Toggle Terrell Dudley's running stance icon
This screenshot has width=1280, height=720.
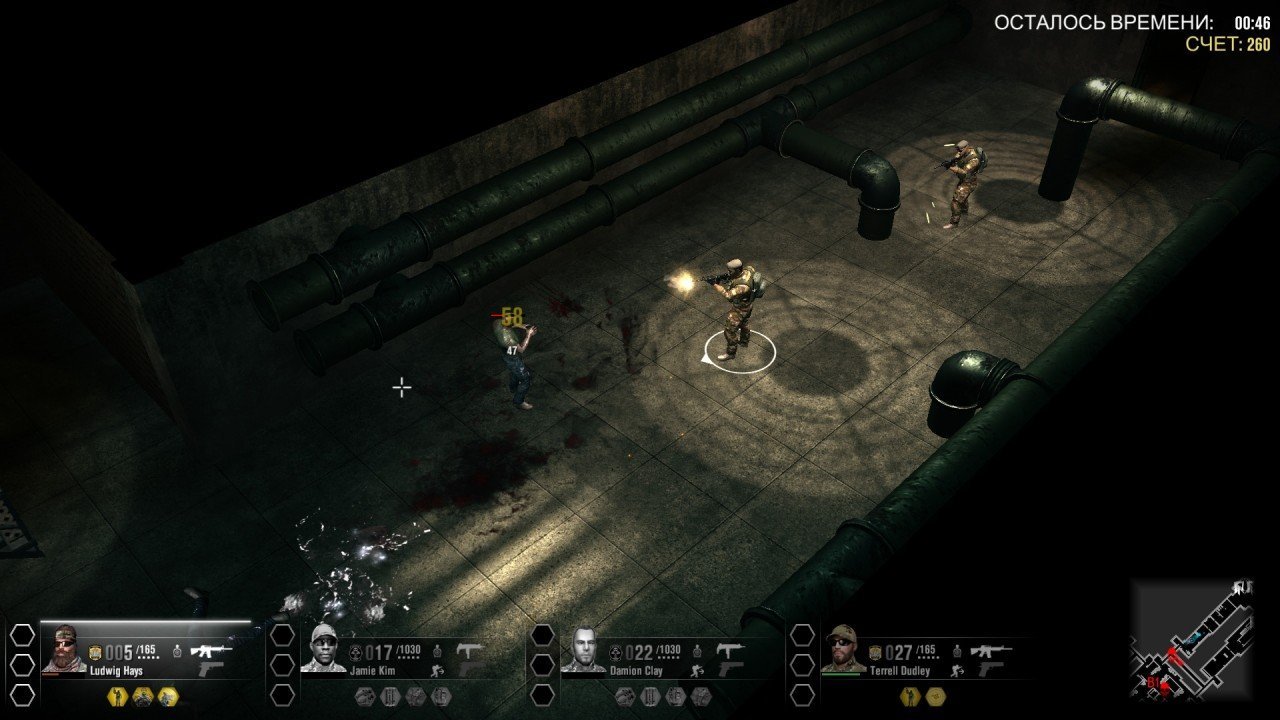coord(957,669)
